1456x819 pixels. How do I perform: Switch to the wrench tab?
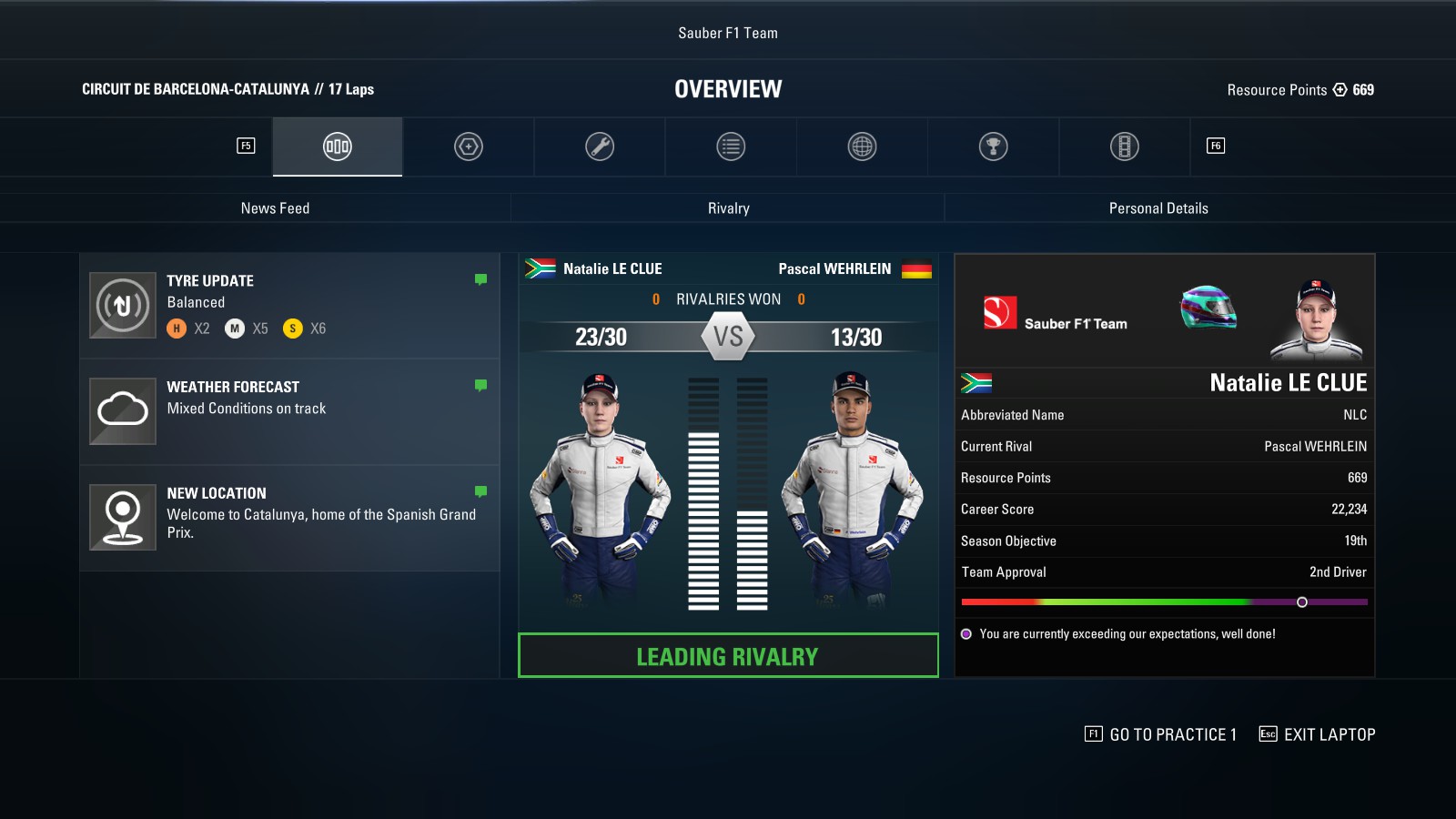point(600,147)
